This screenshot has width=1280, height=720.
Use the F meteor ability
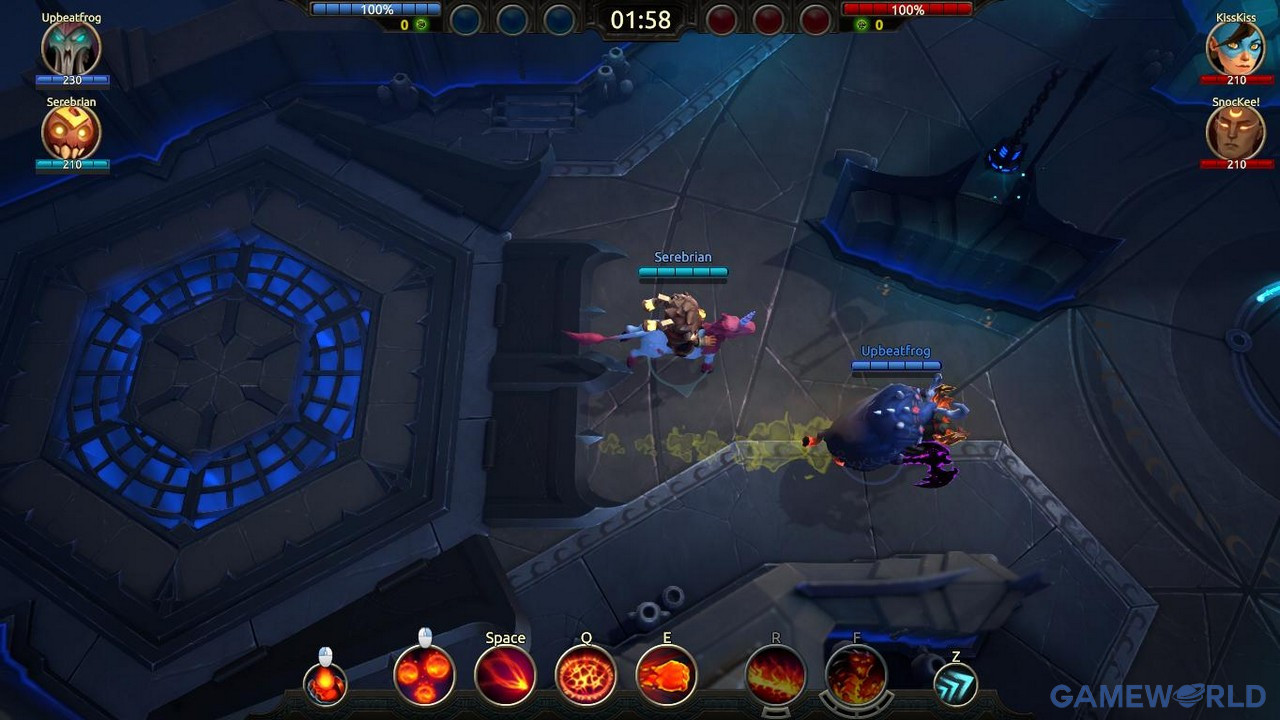click(x=858, y=678)
